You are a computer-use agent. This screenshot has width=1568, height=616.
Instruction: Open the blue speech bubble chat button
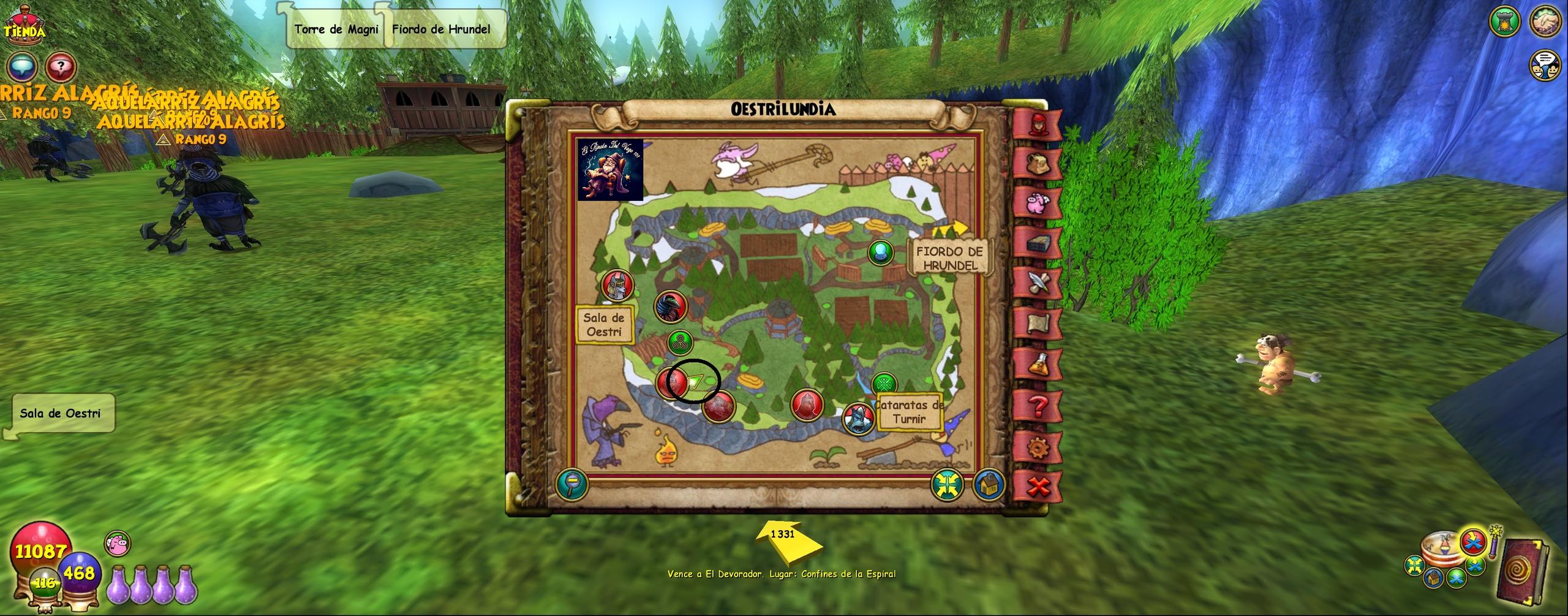23,66
